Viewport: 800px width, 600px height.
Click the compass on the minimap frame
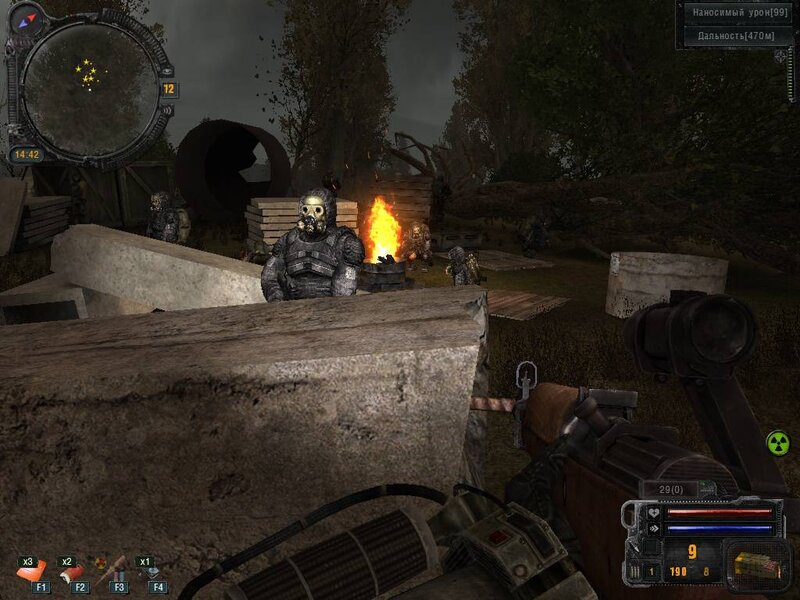coord(25,15)
